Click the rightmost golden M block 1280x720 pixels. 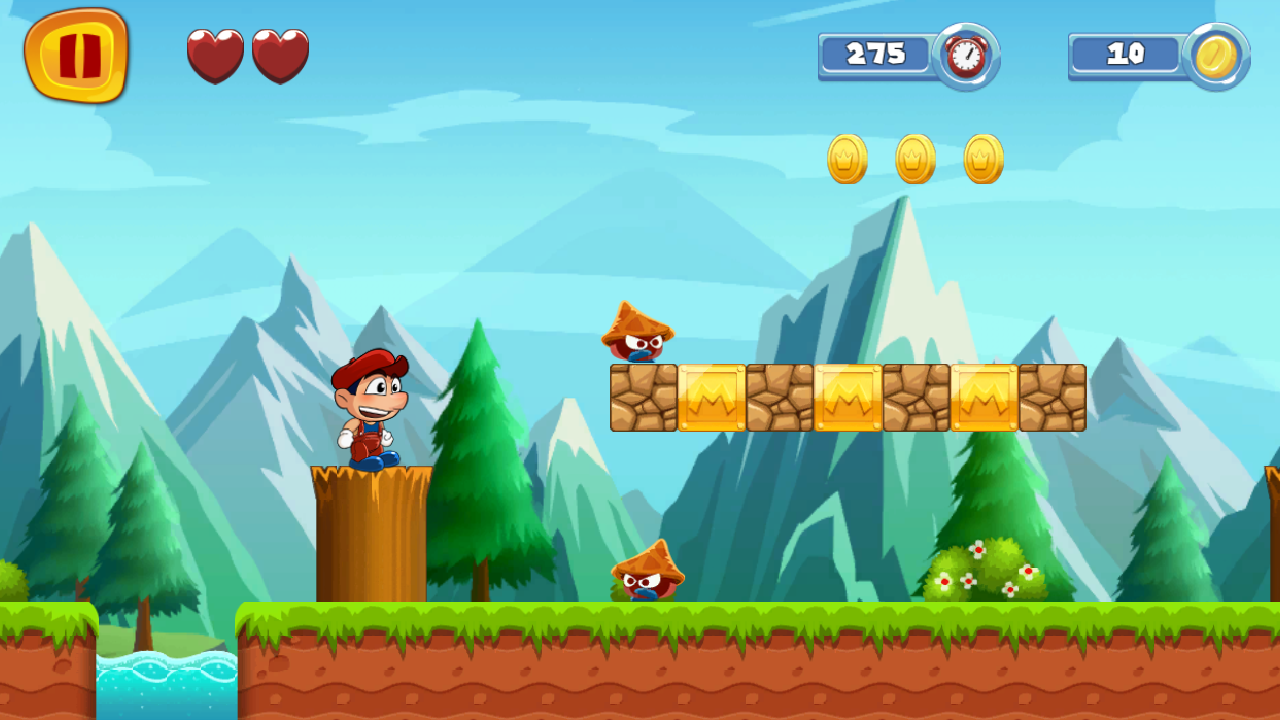985,397
